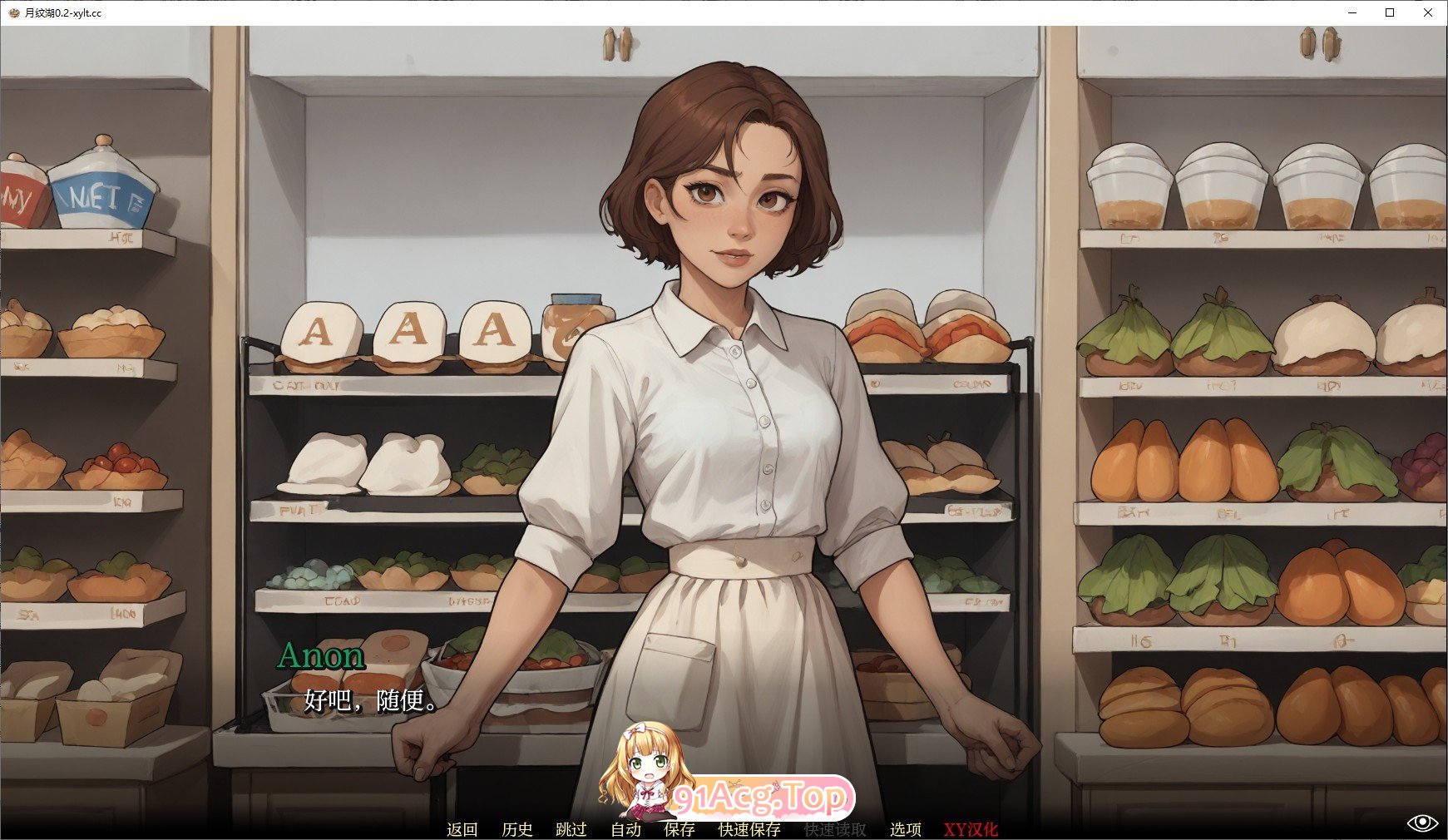
Task: Open the 选项 options screen
Action: click(x=906, y=829)
